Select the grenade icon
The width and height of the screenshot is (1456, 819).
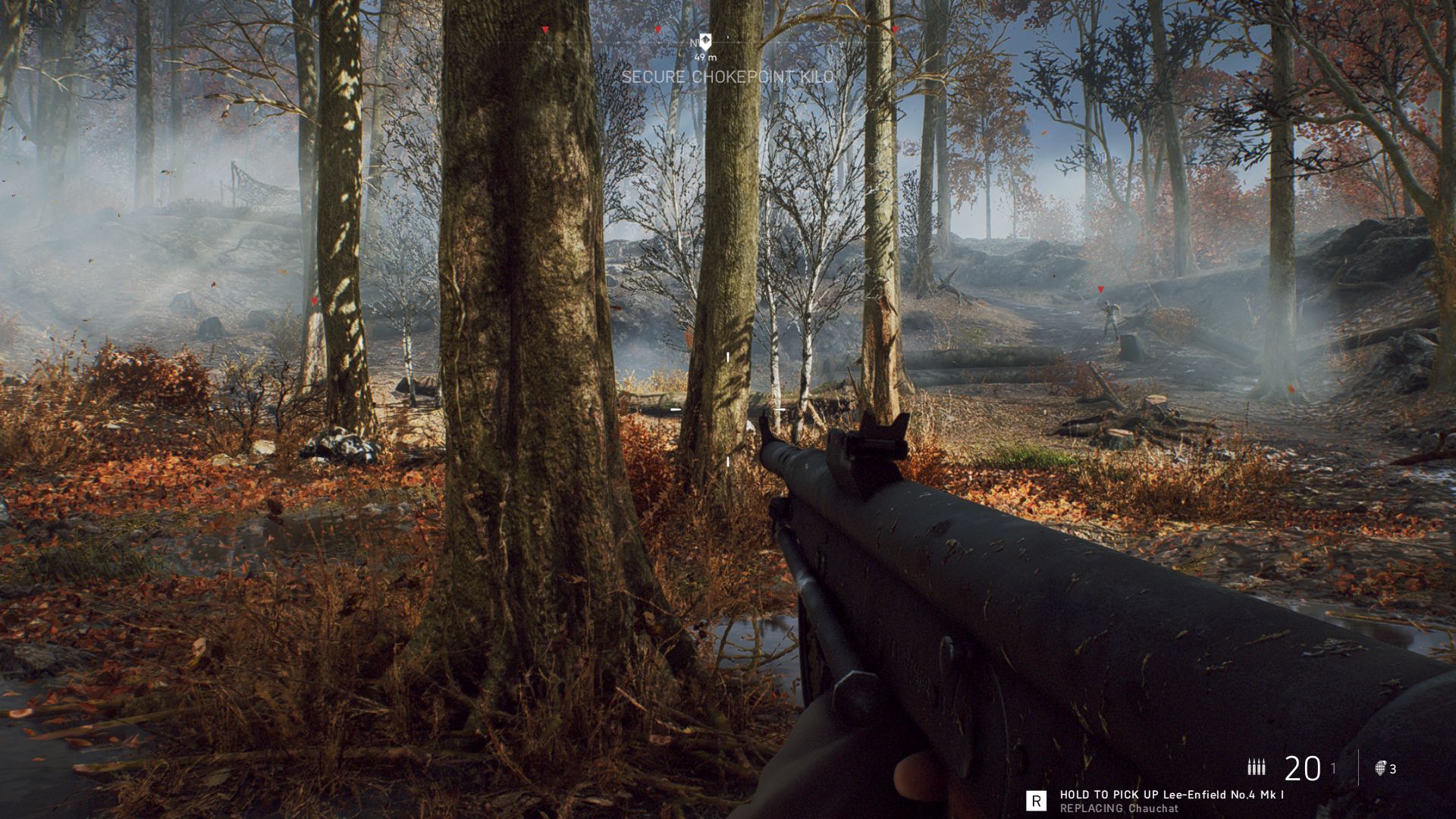1380,768
